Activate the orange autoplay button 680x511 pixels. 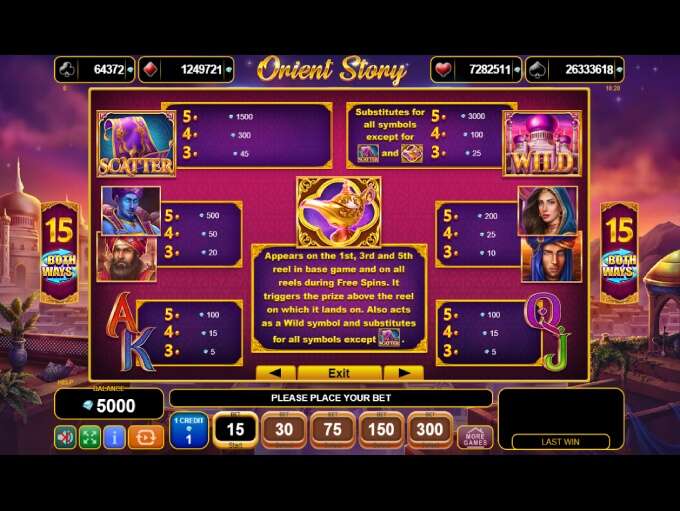click(x=147, y=437)
